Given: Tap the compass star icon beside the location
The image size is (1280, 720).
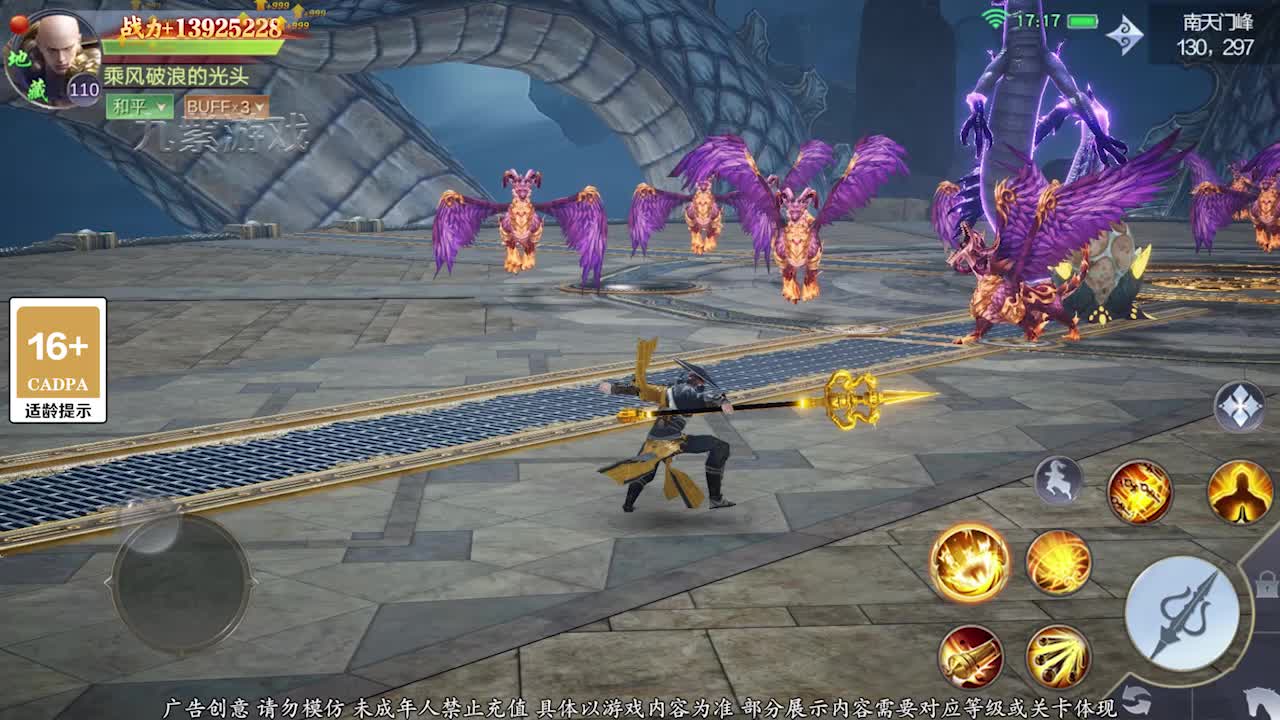Looking at the screenshot, I should 1124,35.
